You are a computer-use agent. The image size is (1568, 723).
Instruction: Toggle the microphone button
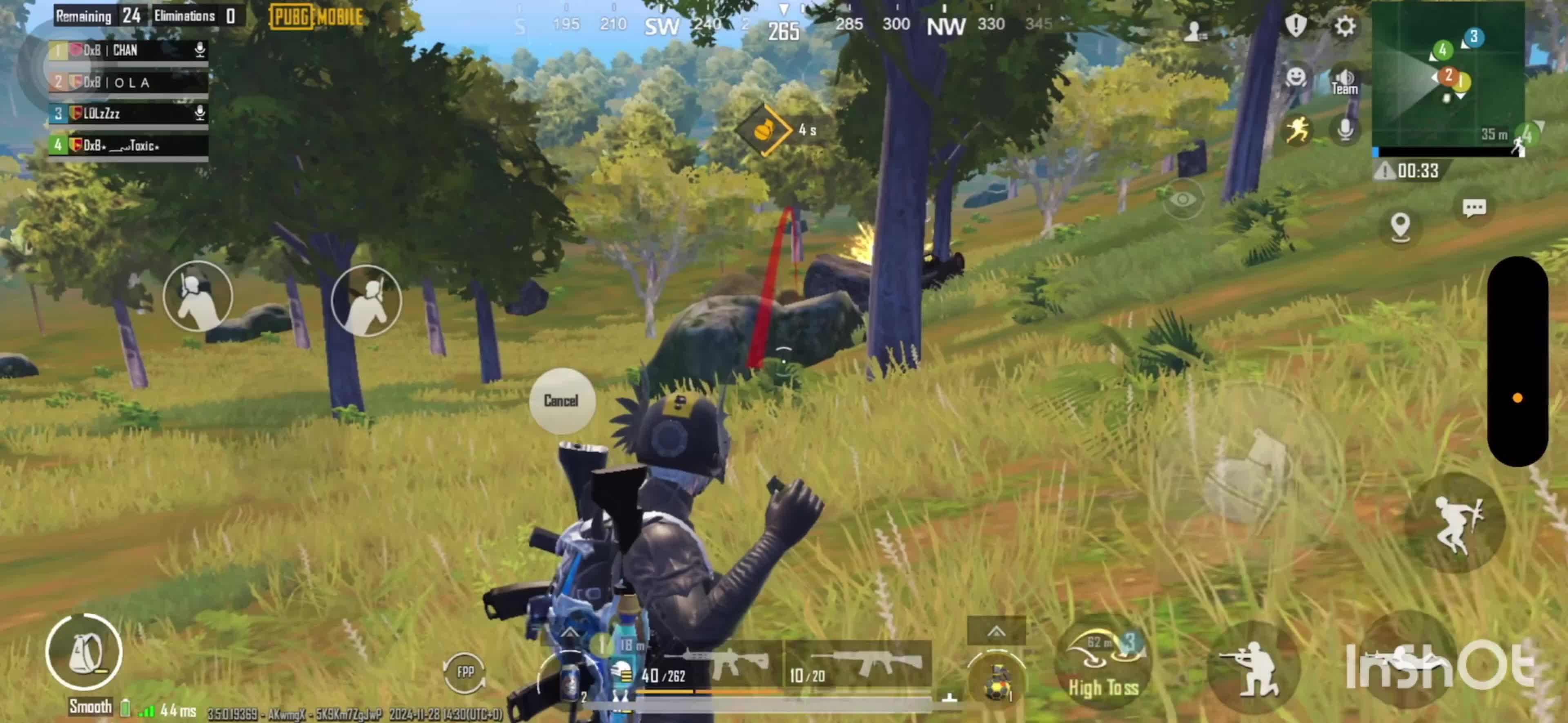tap(1345, 130)
